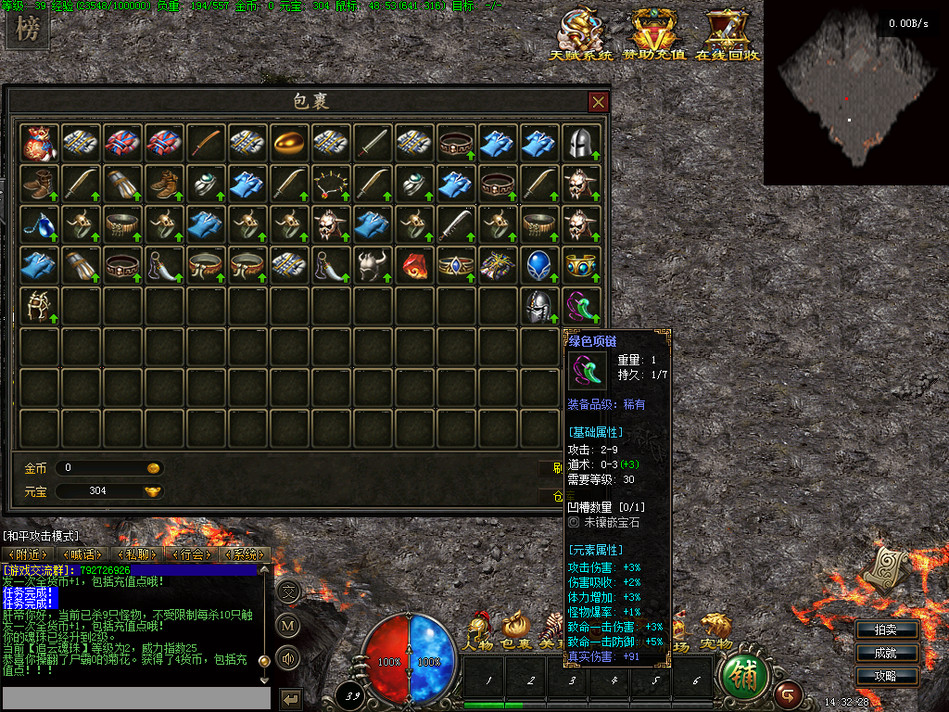Open the 赞助充值 recharge menu
The image size is (949, 712).
pyautogui.click(x=654, y=34)
